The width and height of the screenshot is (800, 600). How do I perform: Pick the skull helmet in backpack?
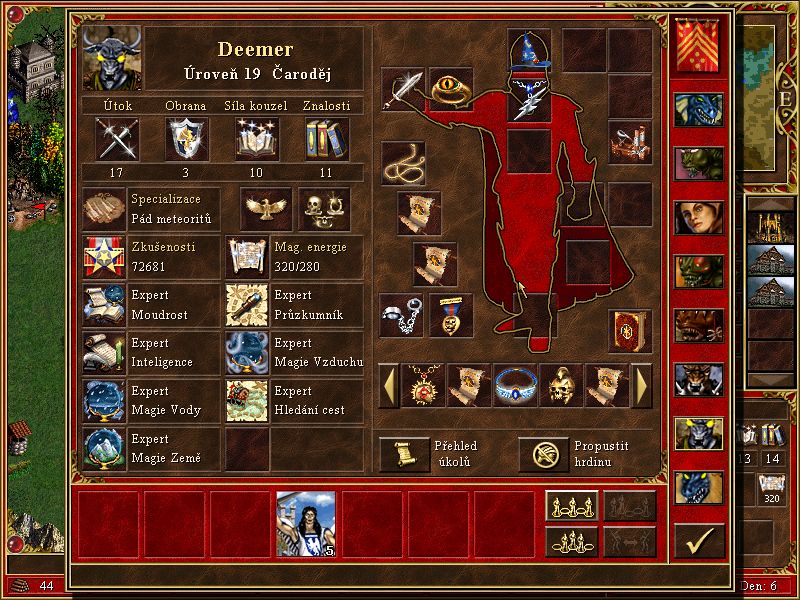click(x=561, y=385)
